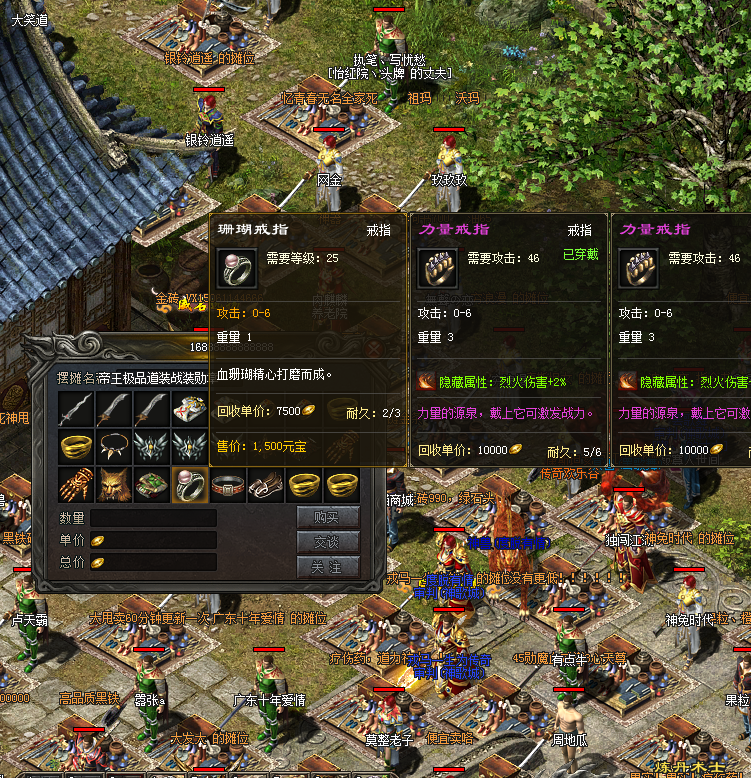Pick the wolf head mask item

113,484
